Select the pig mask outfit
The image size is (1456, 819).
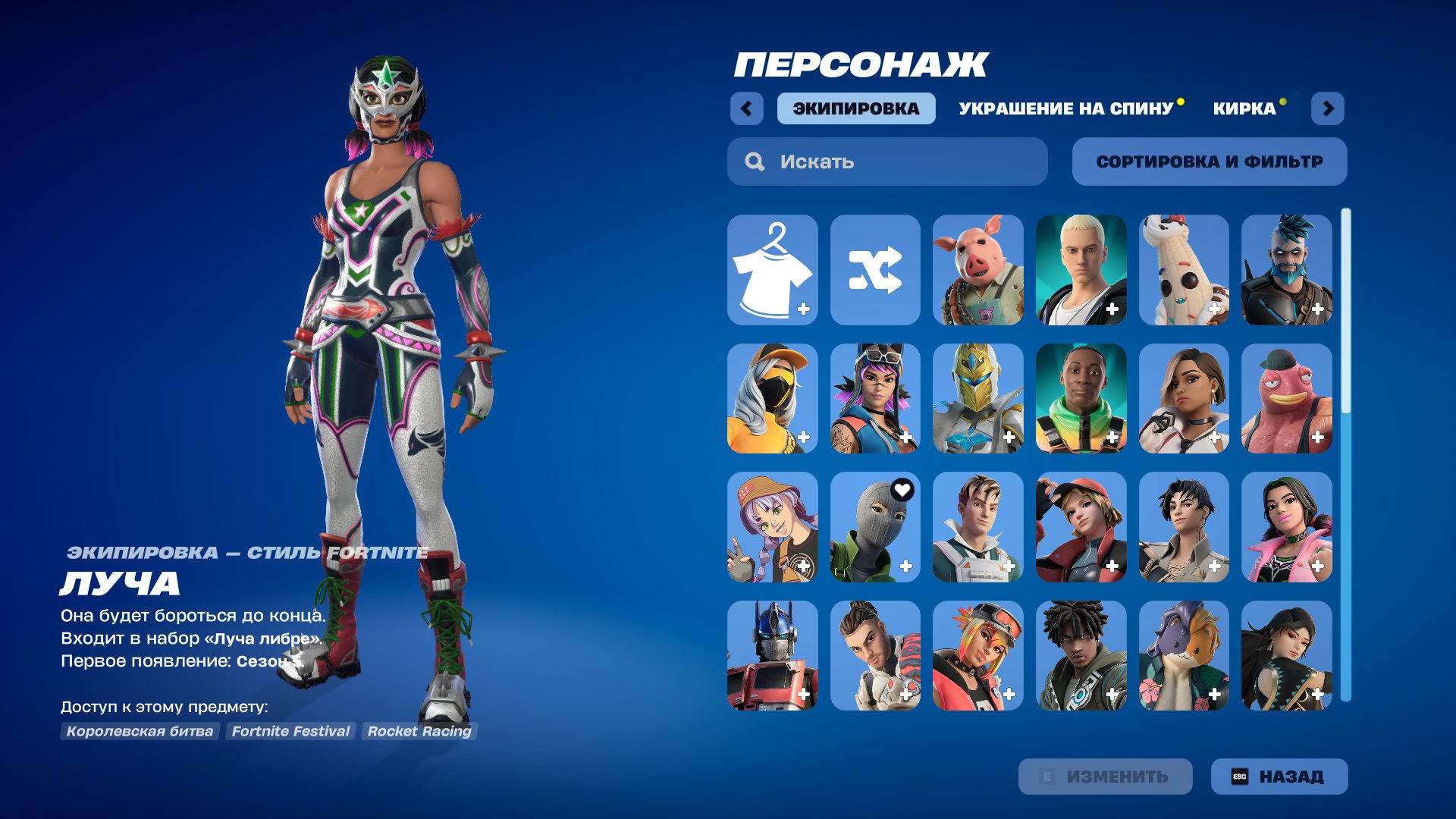977,270
